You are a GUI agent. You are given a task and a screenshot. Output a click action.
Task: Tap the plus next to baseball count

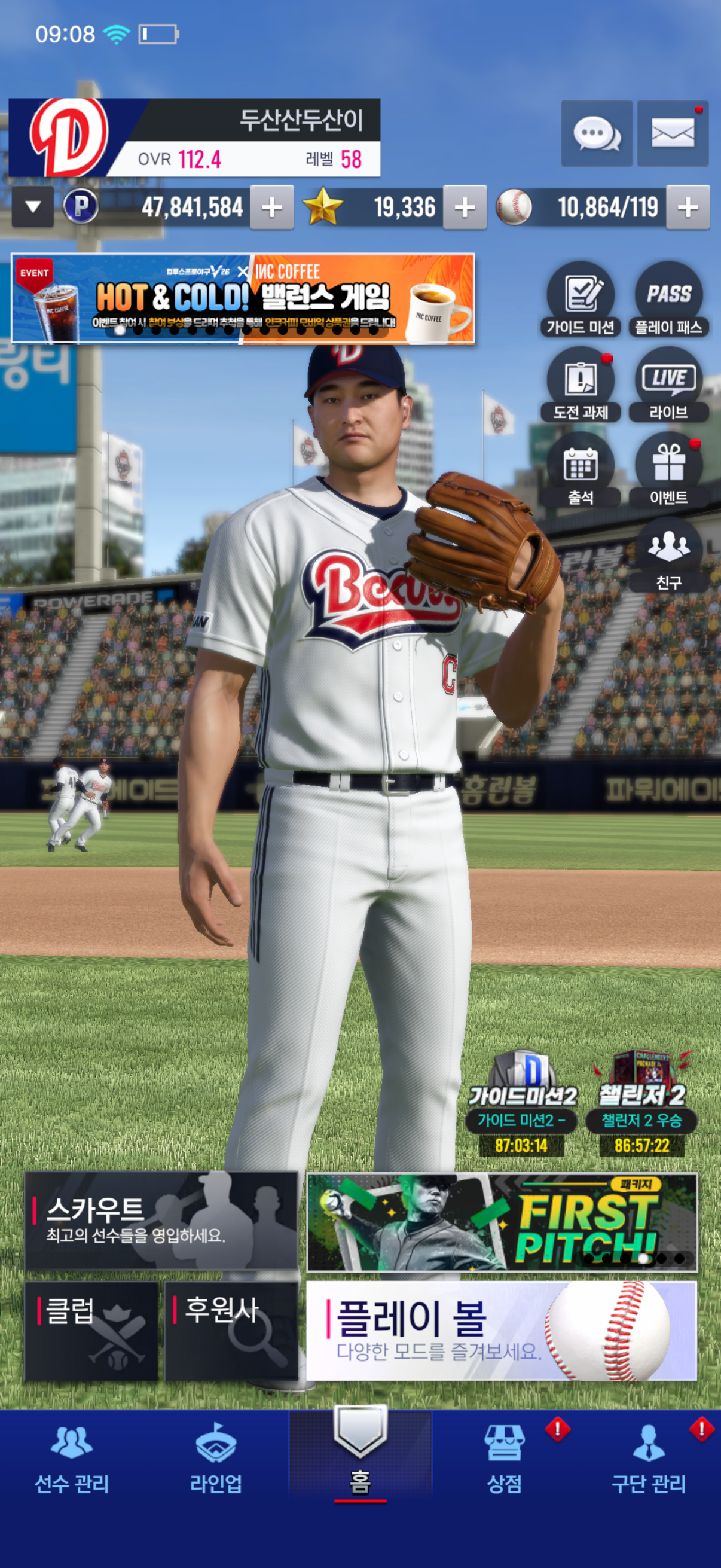point(688,208)
